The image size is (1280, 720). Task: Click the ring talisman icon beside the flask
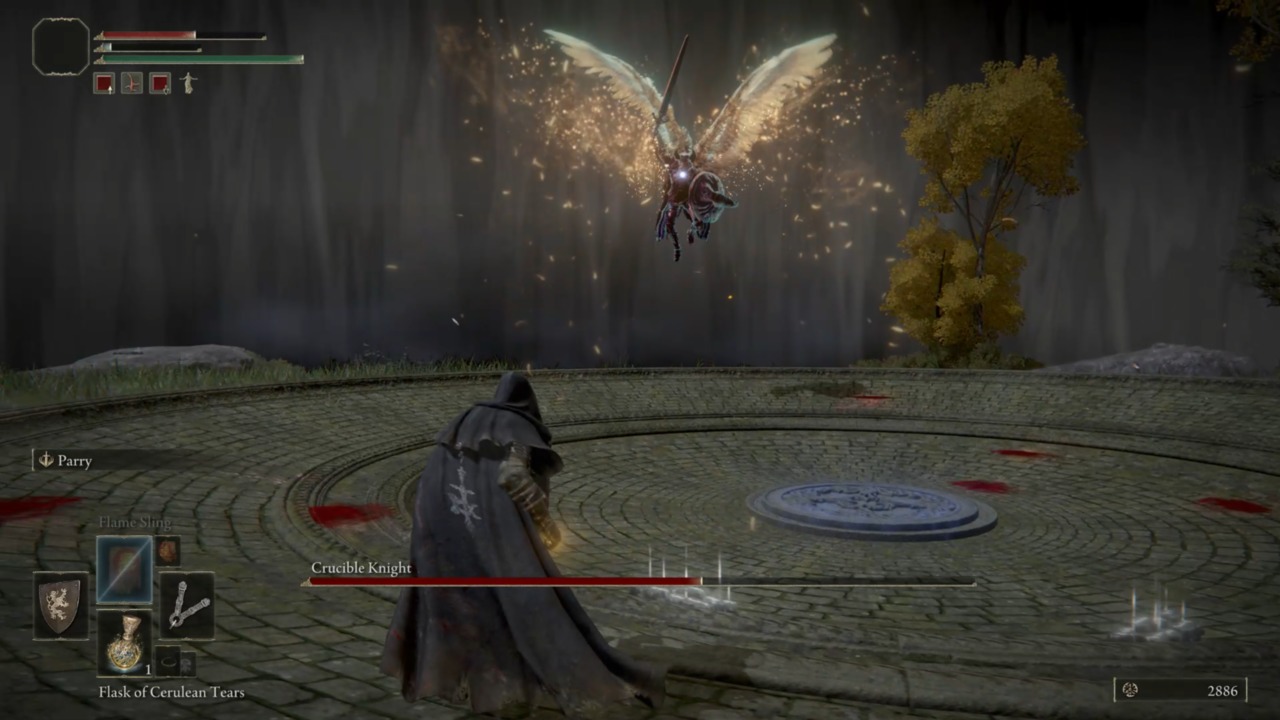tap(166, 662)
